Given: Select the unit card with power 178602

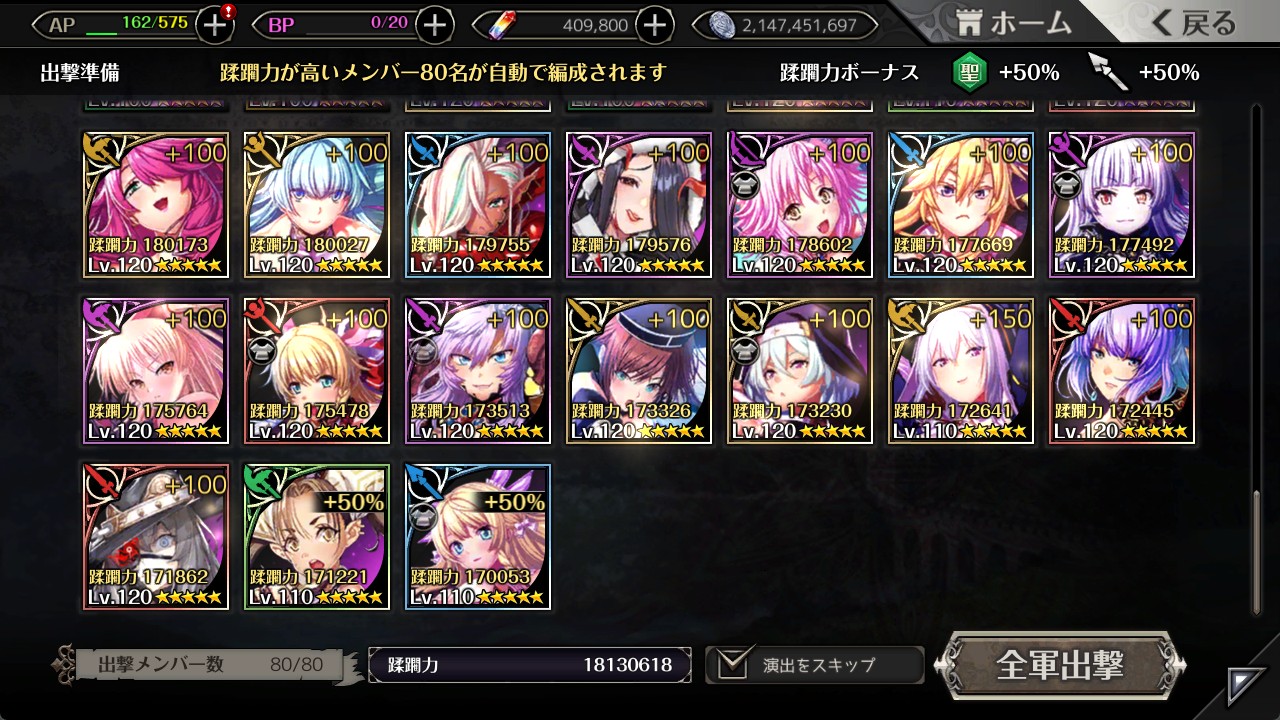Looking at the screenshot, I should (800, 205).
